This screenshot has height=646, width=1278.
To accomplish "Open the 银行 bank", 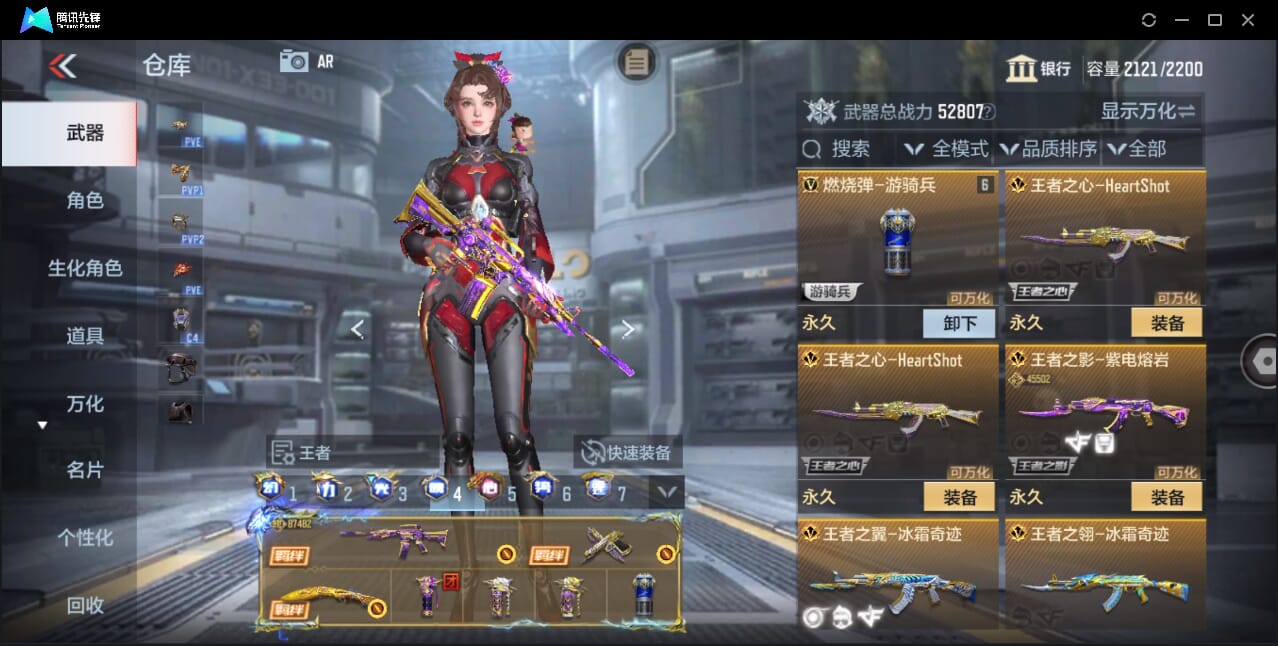I will point(1039,69).
